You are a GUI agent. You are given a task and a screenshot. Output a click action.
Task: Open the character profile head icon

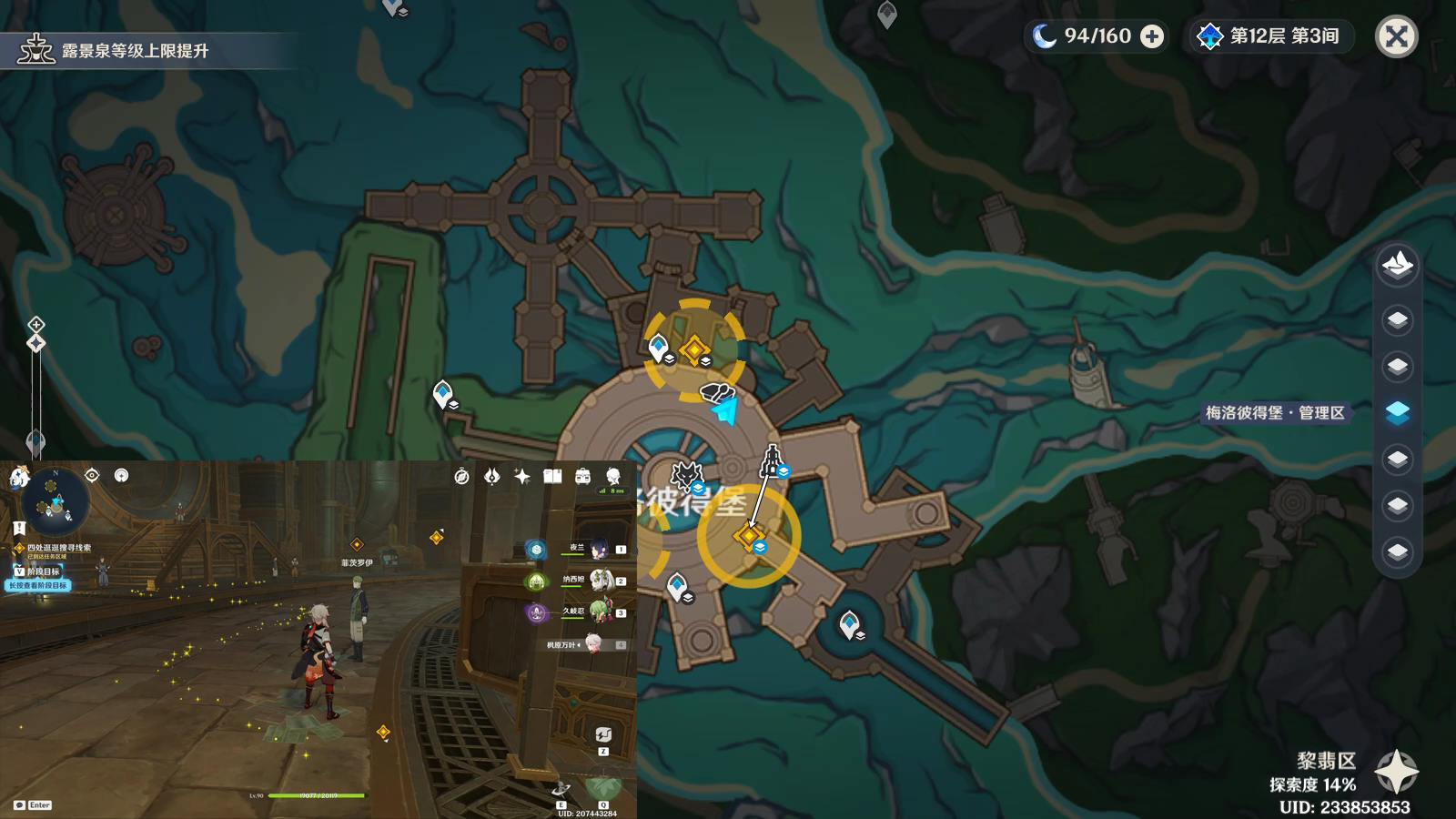613,476
